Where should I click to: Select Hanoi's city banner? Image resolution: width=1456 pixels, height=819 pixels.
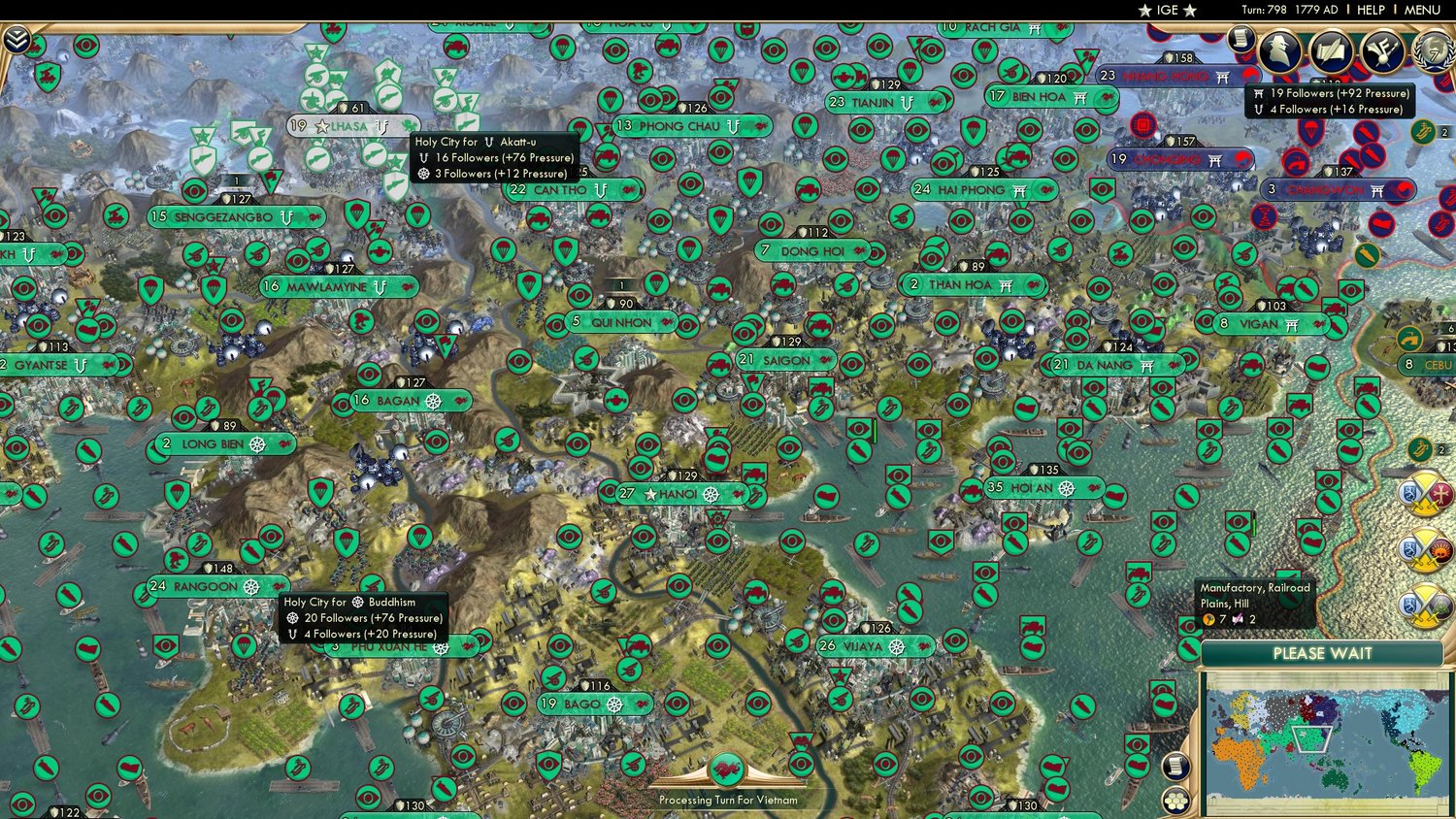(x=679, y=493)
